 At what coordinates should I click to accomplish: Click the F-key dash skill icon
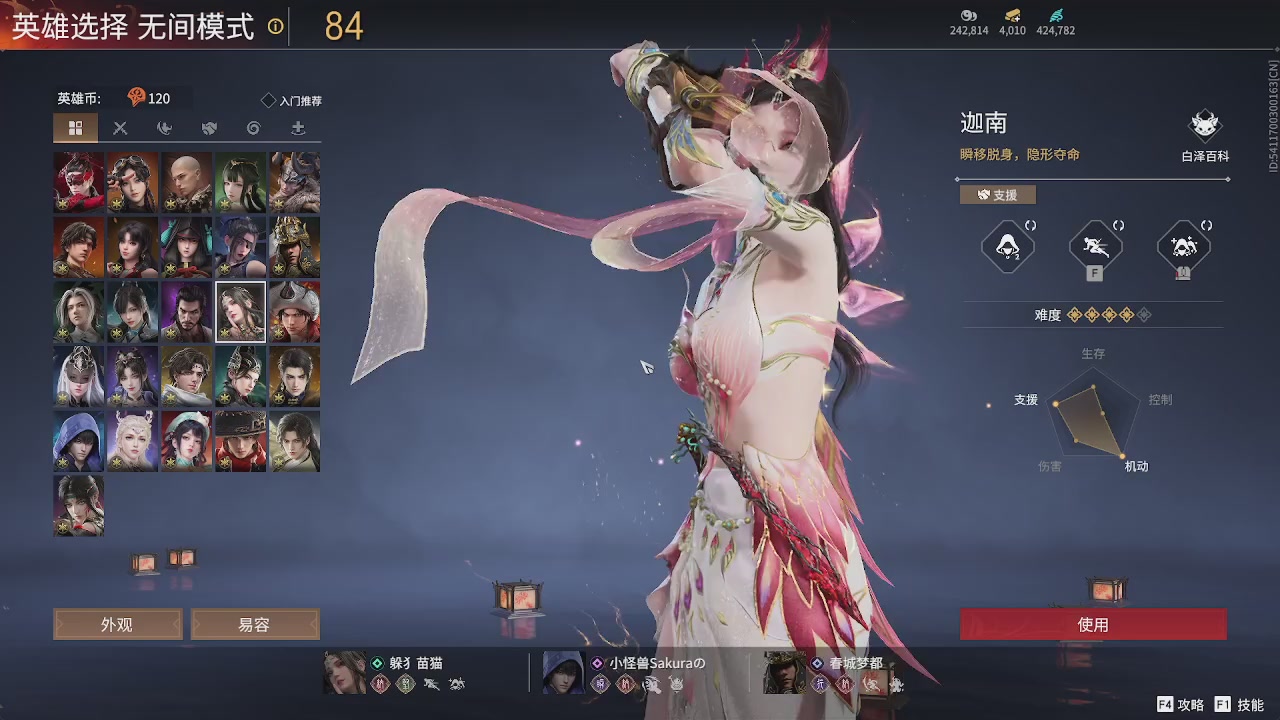pyautogui.click(x=1094, y=244)
